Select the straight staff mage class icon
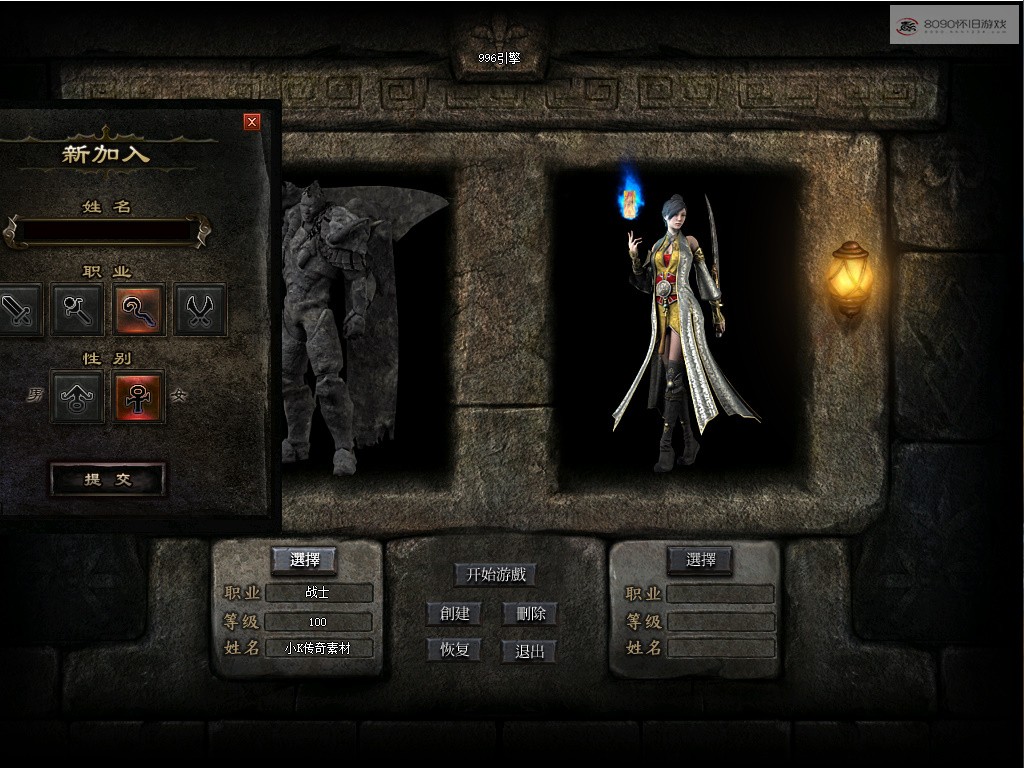 (78, 310)
